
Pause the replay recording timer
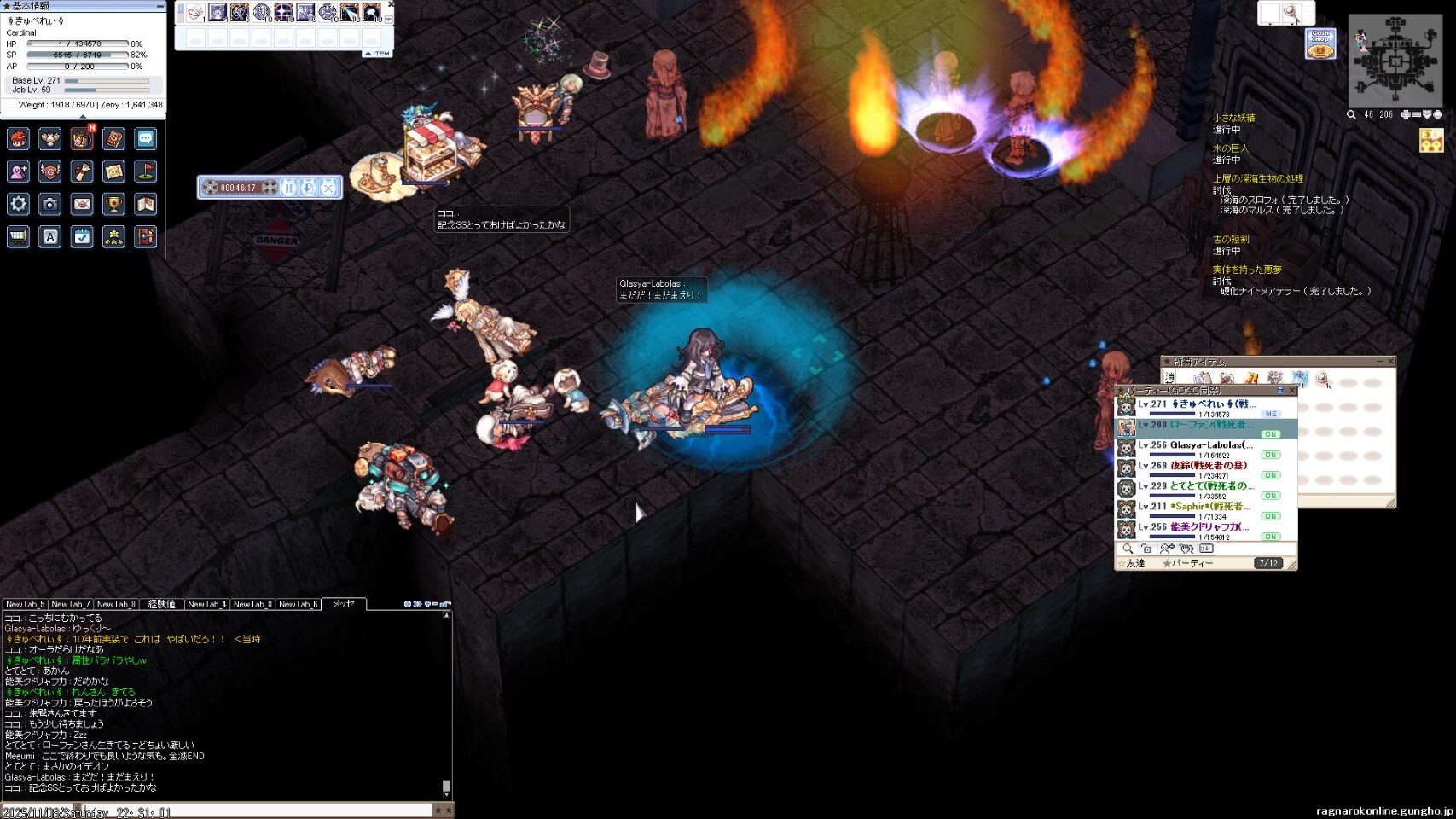tap(288, 188)
